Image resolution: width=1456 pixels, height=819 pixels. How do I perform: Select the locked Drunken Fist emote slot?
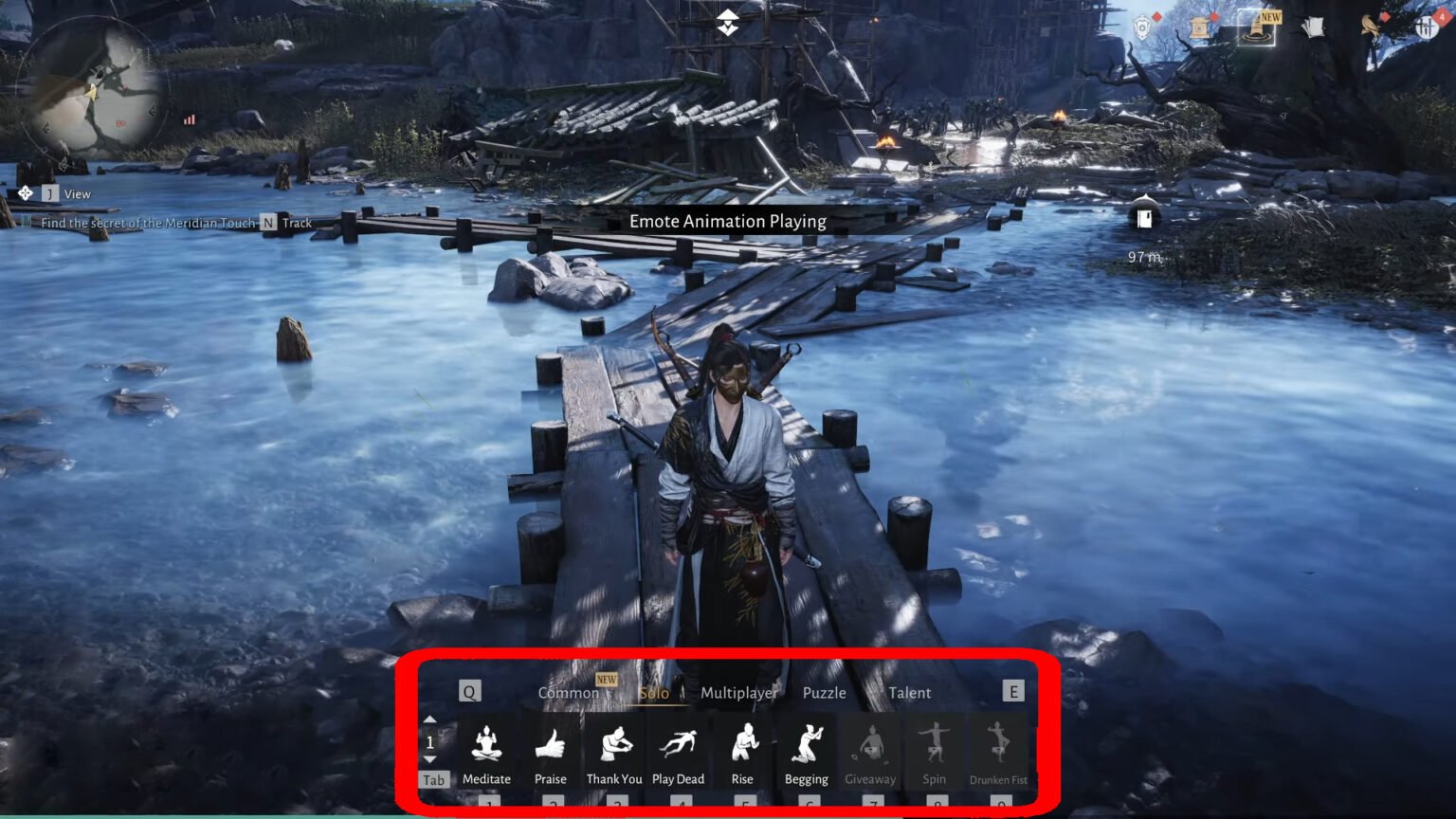click(x=998, y=745)
